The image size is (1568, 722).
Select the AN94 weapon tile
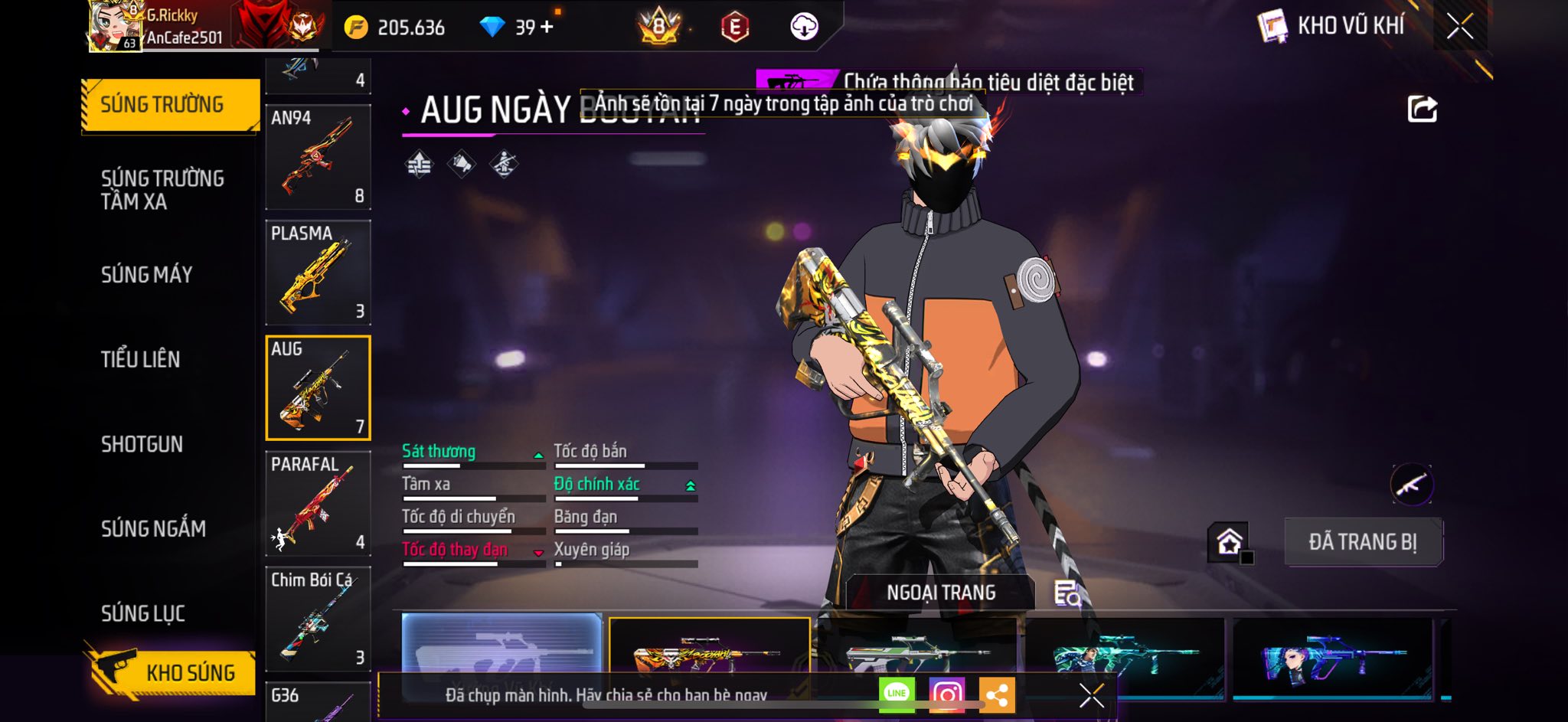tap(318, 157)
